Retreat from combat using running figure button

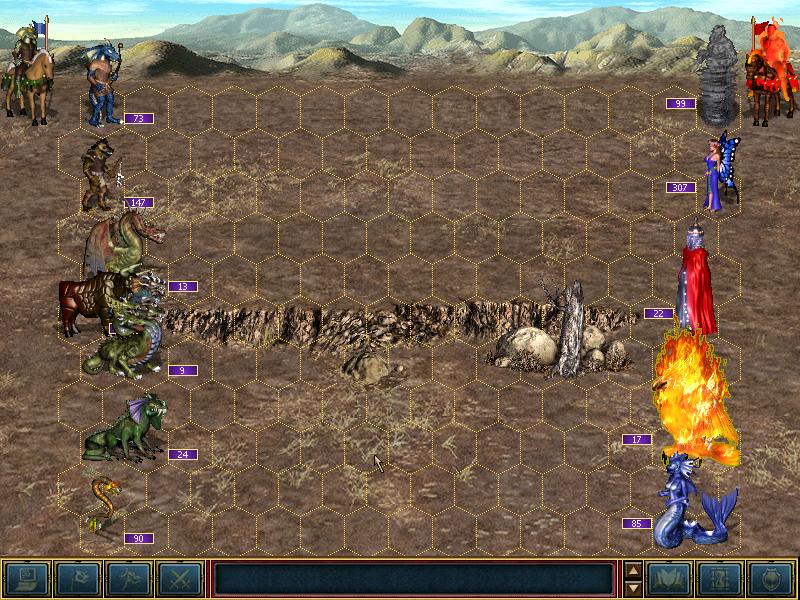[x=128, y=579]
